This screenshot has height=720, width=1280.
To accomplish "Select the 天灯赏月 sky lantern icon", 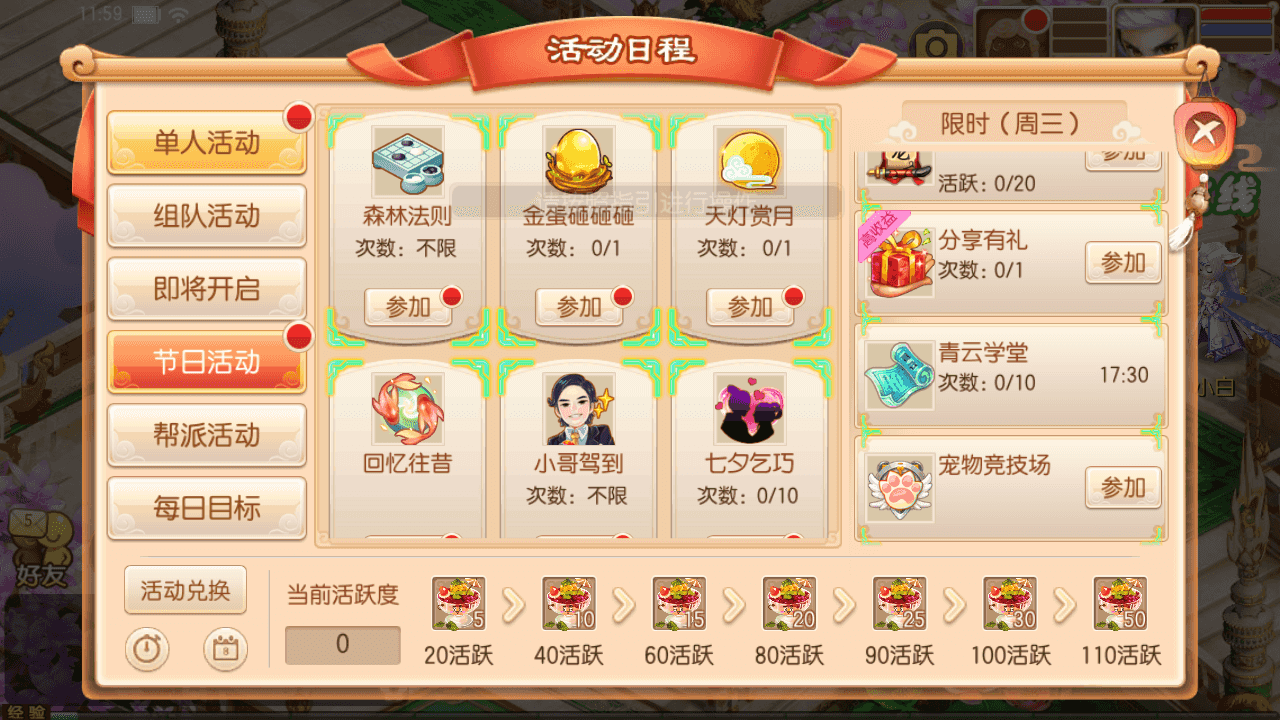I will click(x=750, y=160).
